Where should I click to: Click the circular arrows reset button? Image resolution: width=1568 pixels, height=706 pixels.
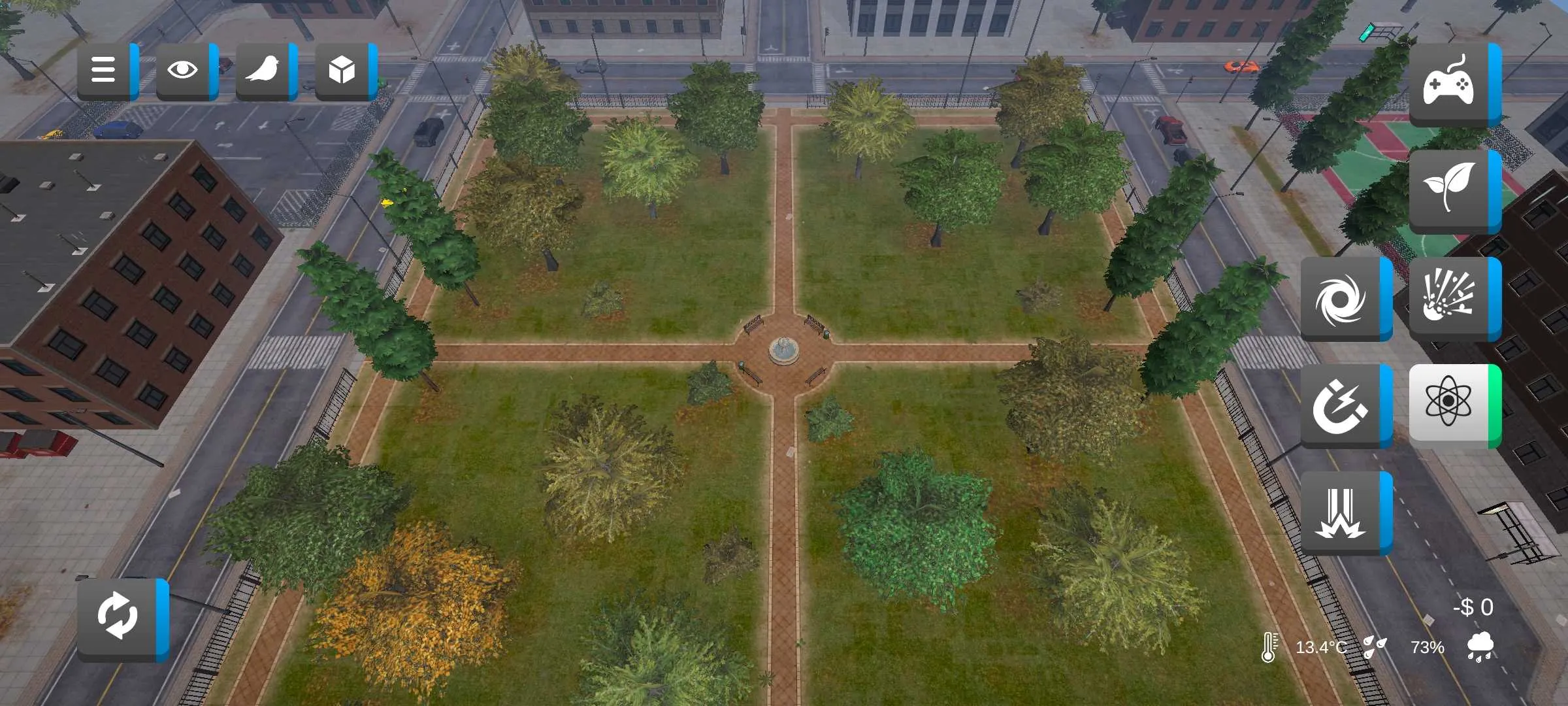[x=119, y=618]
